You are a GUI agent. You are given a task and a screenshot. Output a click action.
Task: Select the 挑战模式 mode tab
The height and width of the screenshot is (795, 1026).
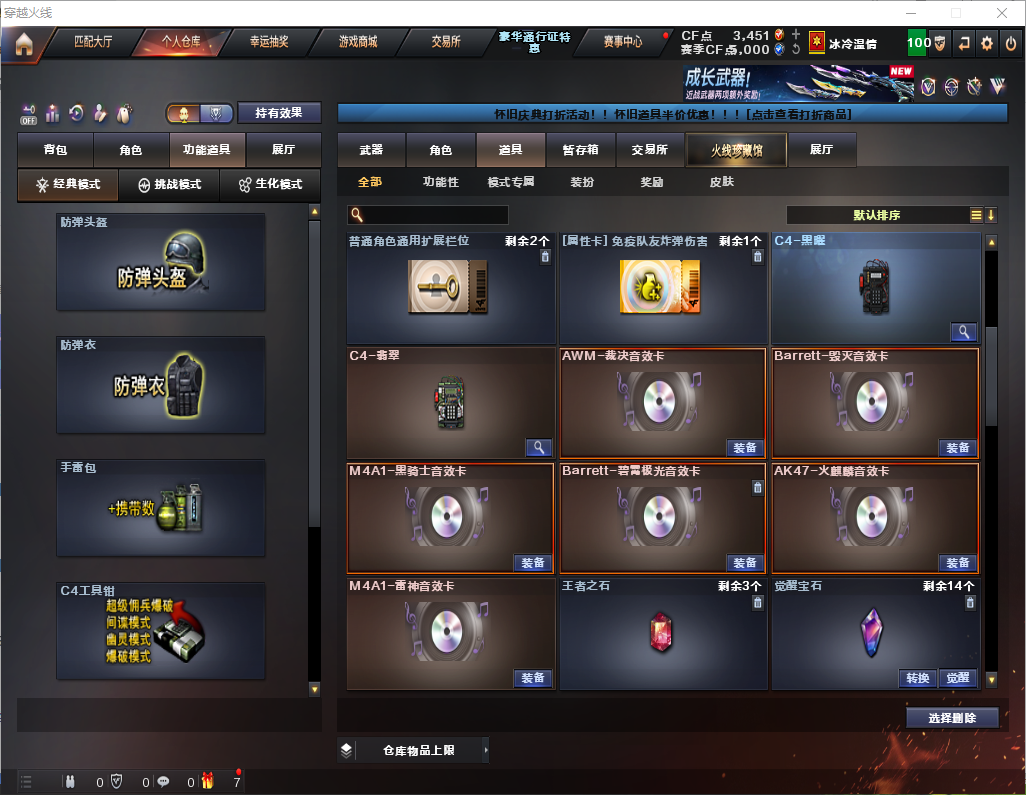tap(169, 185)
